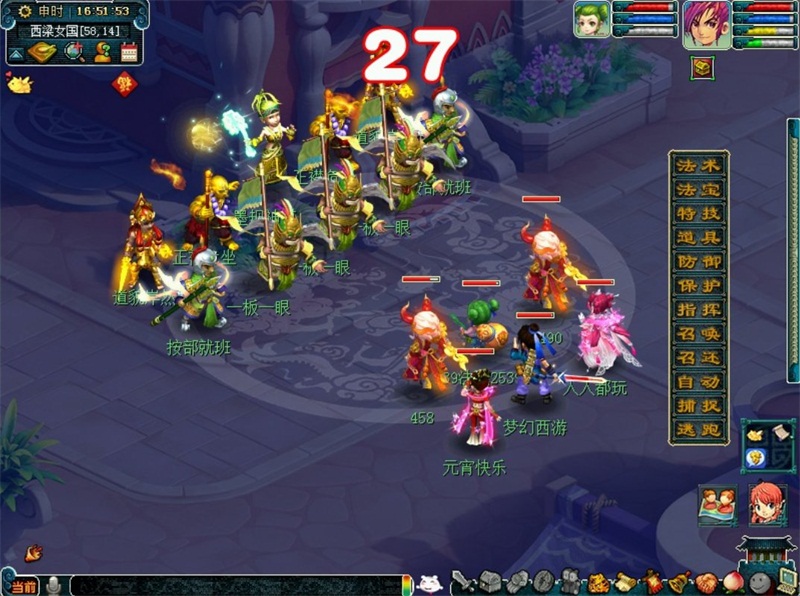Click the red diamond festival icon
Image resolution: width=800 pixels, height=596 pixels.
click(x=123, y=85)
